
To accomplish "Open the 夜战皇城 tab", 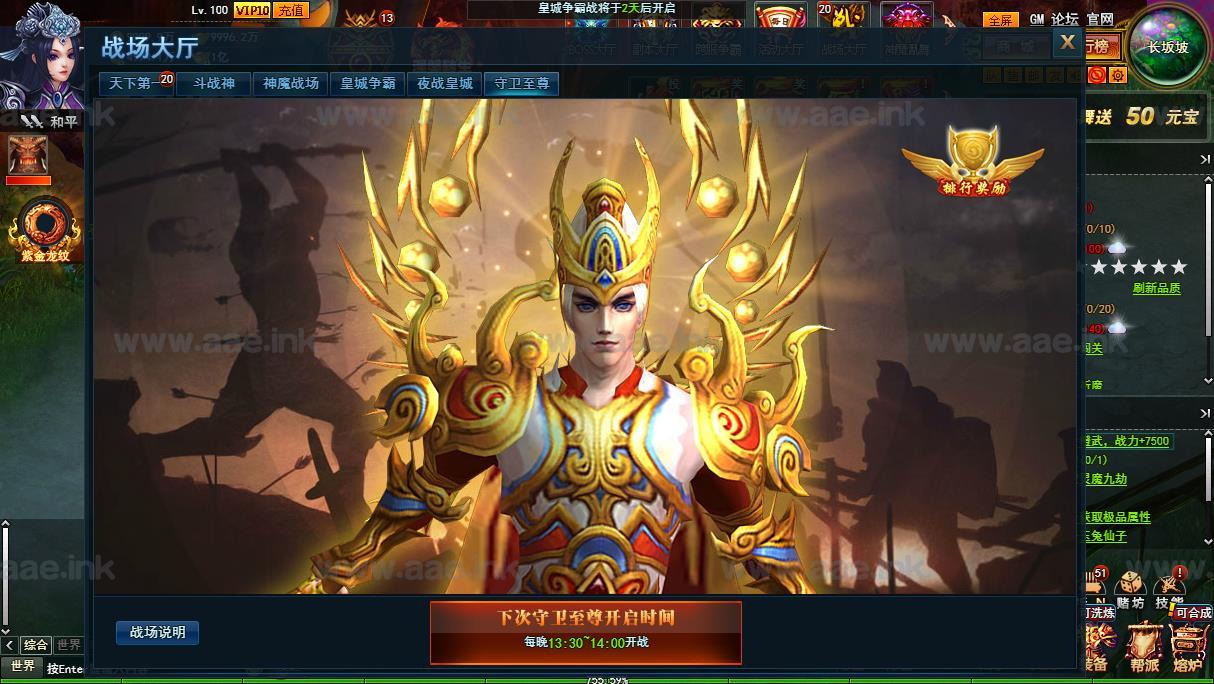I will tap(445, 84).
